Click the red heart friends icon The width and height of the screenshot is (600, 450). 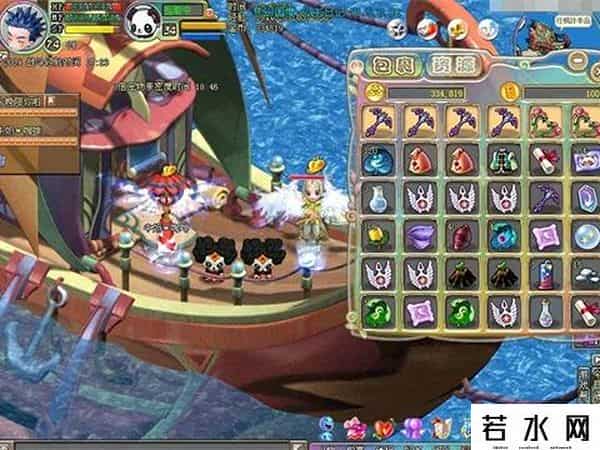pos(383,428)
